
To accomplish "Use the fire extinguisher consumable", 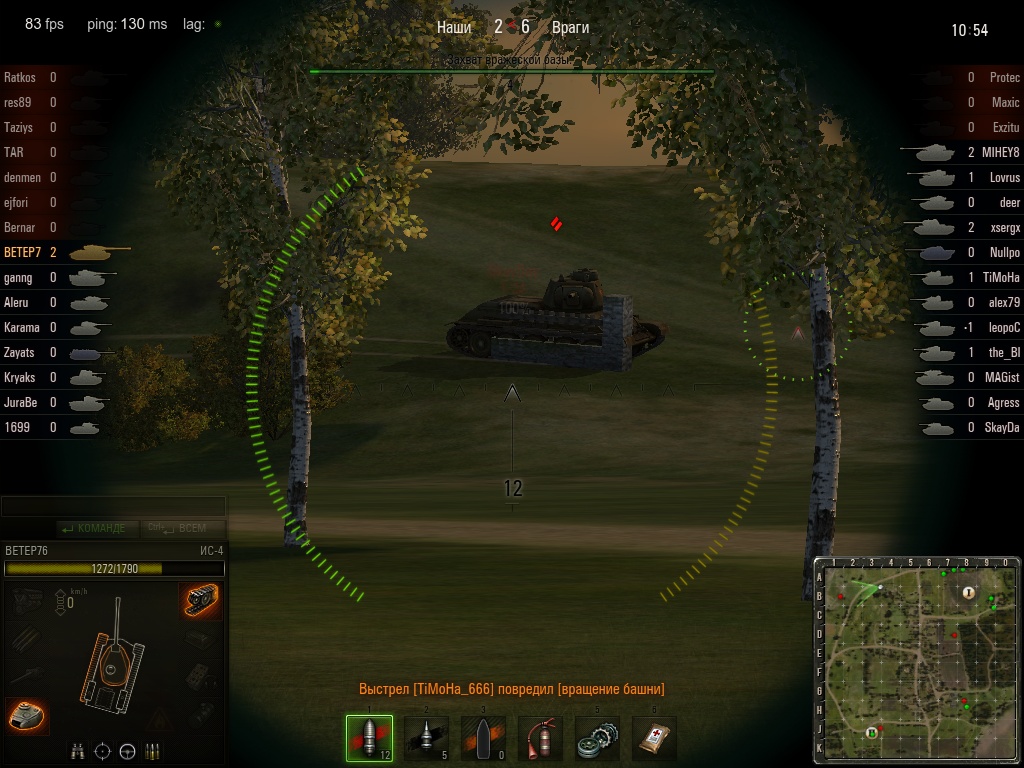I will click(x=541, y=738).
